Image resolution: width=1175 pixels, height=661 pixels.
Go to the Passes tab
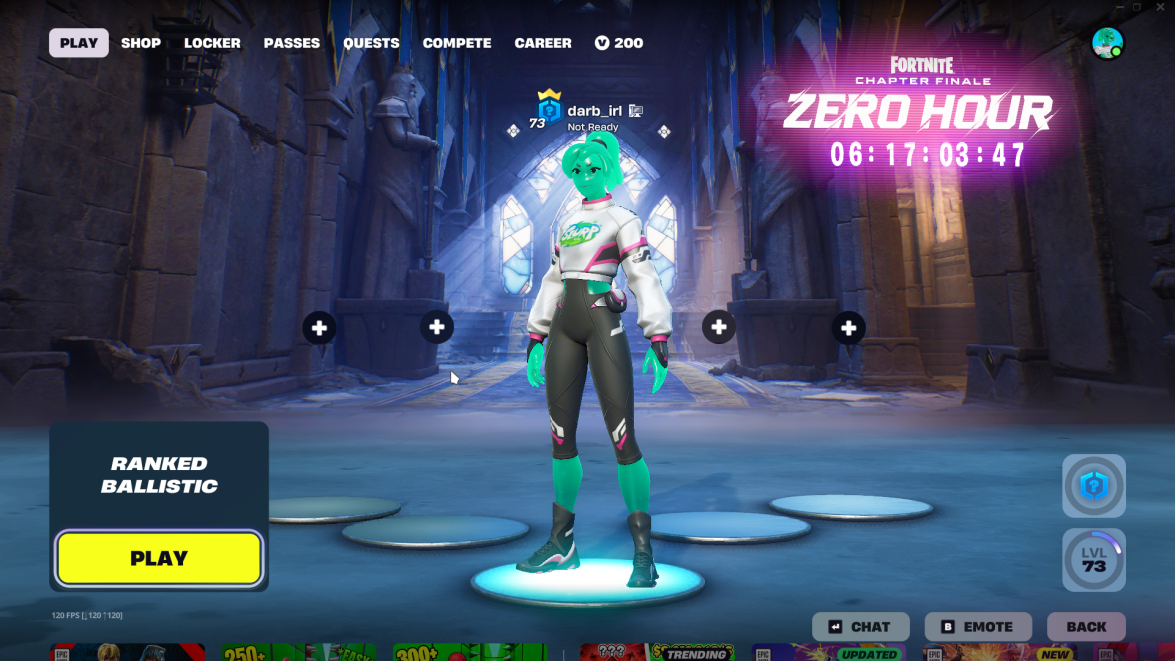[292, 43]
